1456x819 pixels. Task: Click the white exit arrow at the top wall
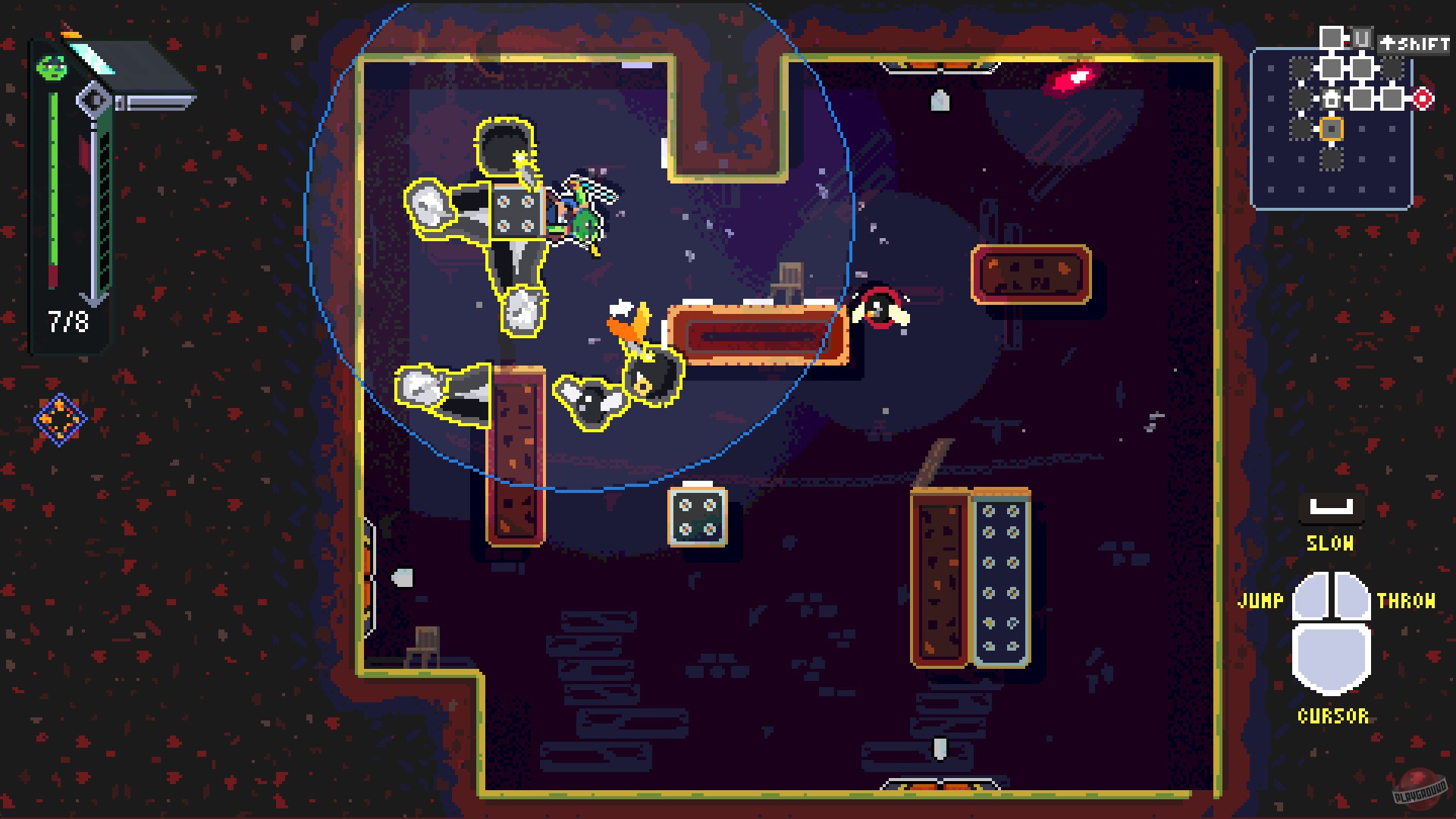tap(940, 101)
